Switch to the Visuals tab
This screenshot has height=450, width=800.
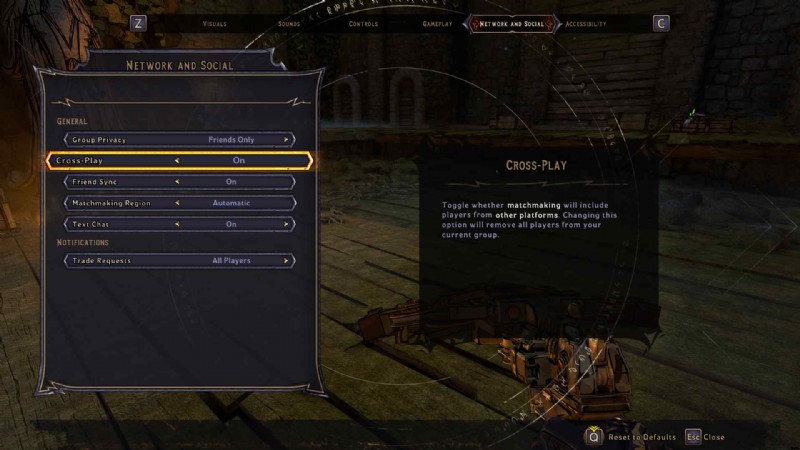pyautogui.click(x=214, y=23)
